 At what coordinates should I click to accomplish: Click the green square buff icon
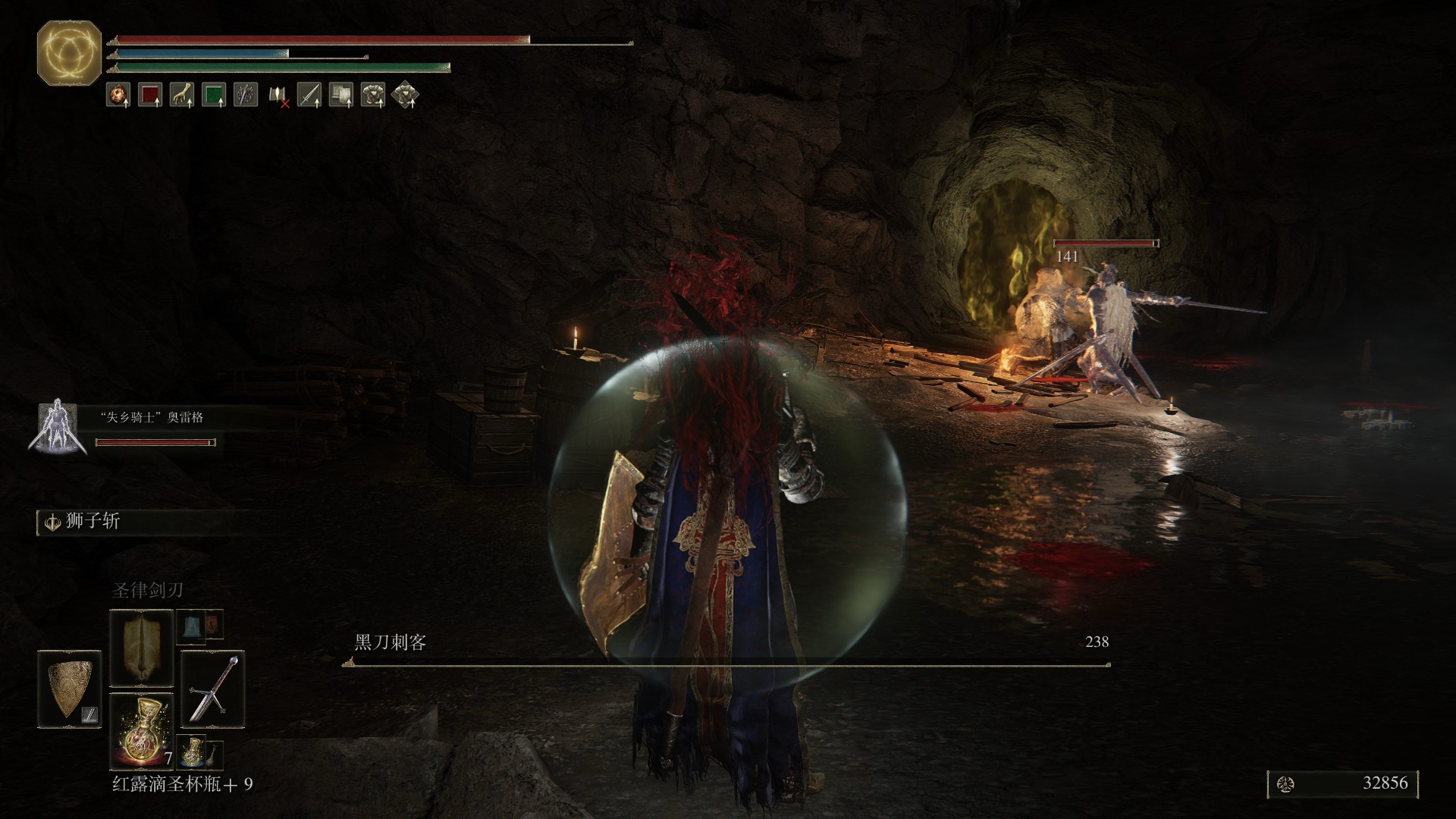click(214, 95)
